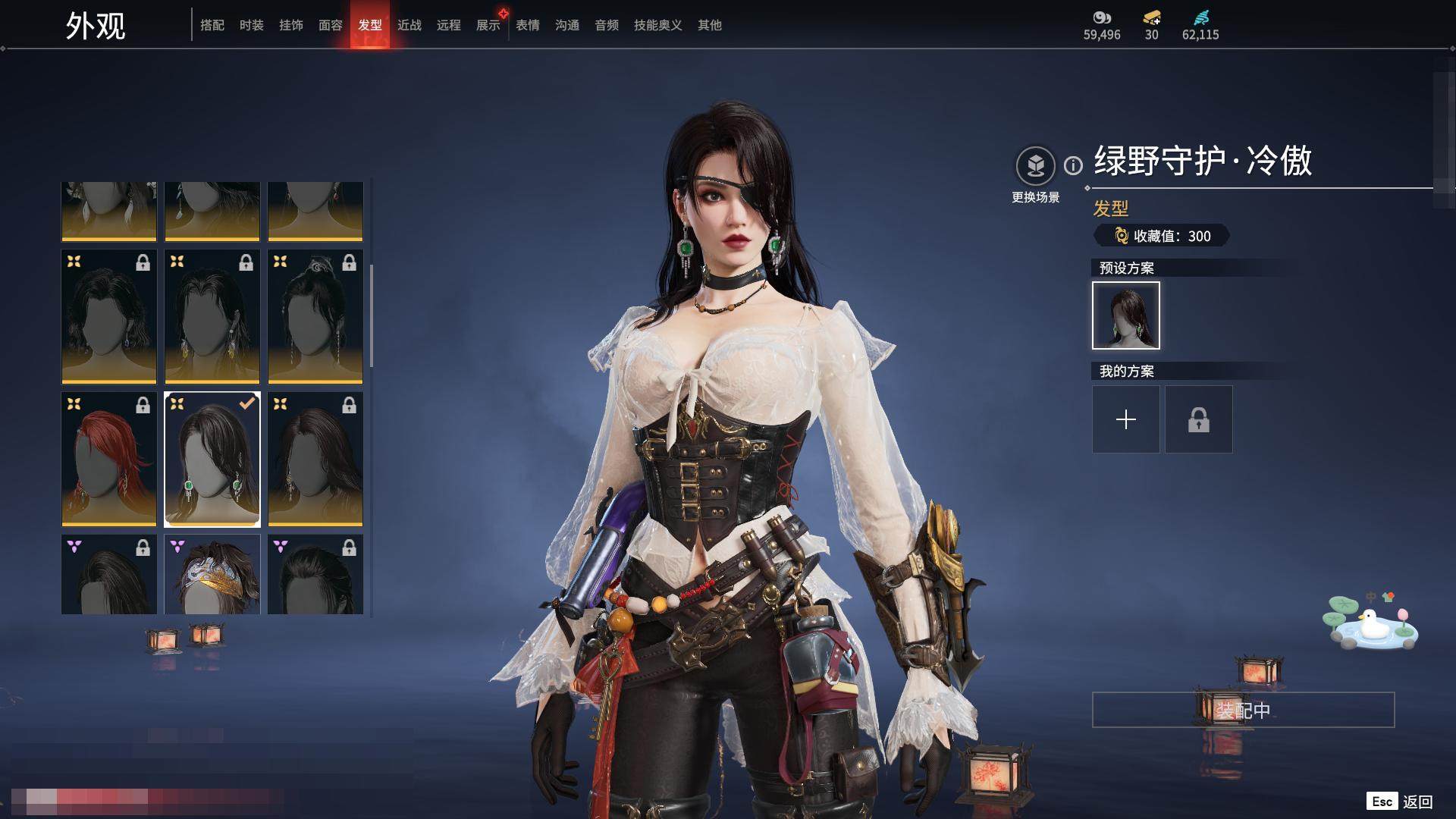Click the 装配中 equip button
The height and width of the screenshot is (819, 1456).
pos(1243,710)
